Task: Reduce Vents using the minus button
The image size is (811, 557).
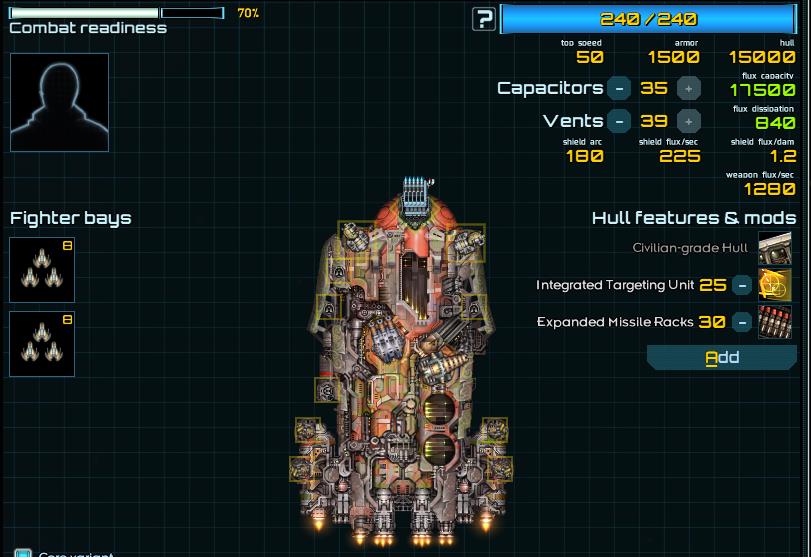Action: [620, 121]
